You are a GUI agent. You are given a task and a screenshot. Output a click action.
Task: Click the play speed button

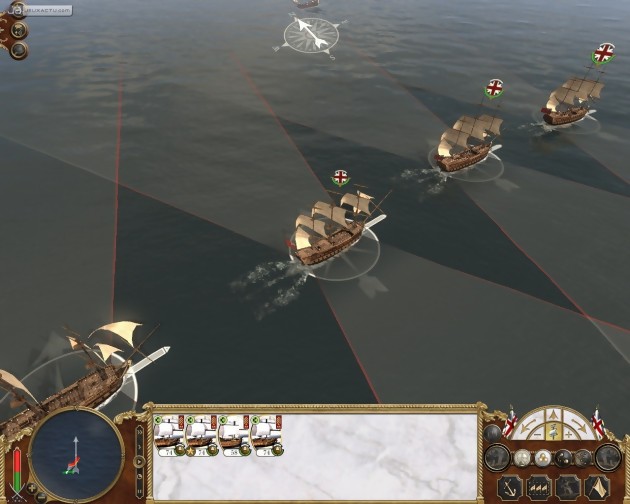tap(138, 461)
